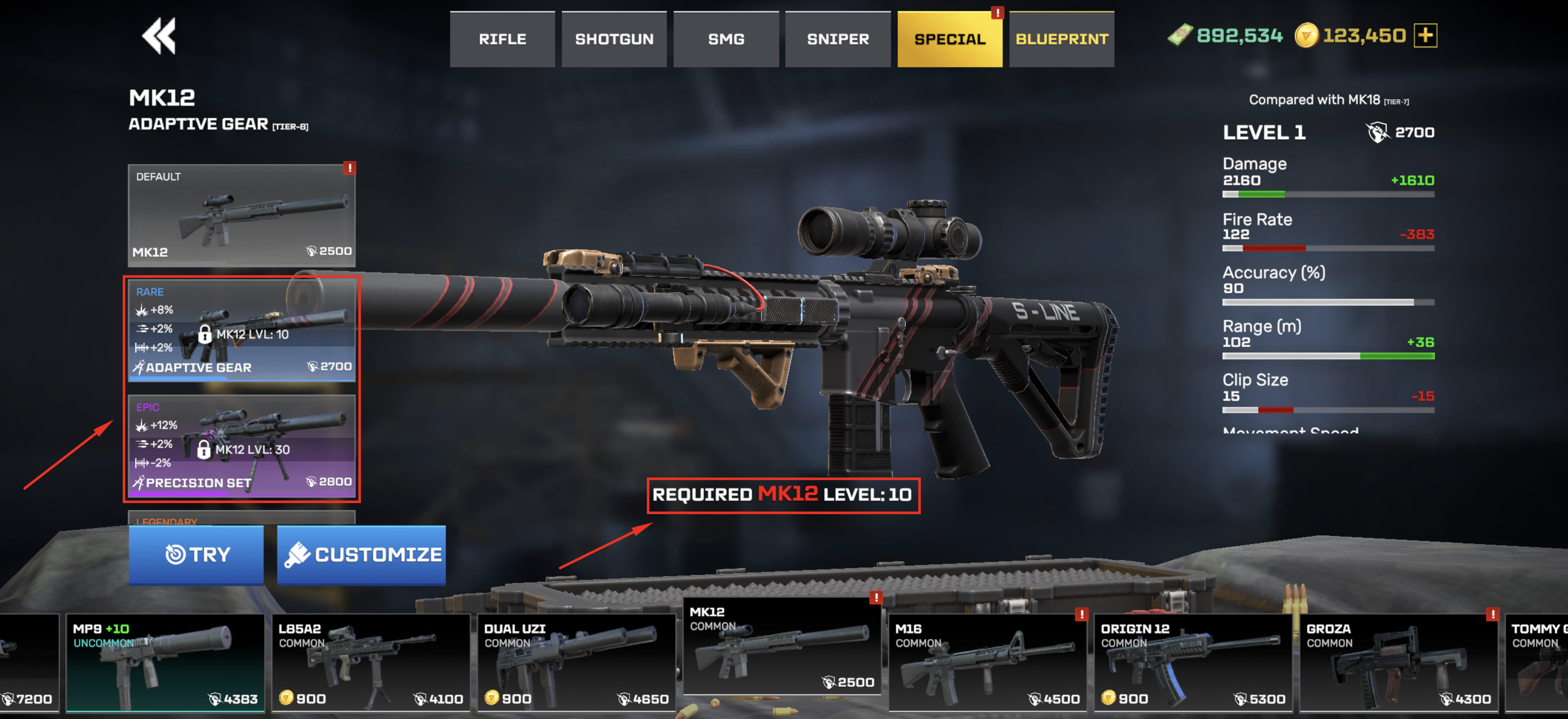1568x719 pixels.
Task: Choose the Origin 12 weapon card
Action: click(1193, 663)
